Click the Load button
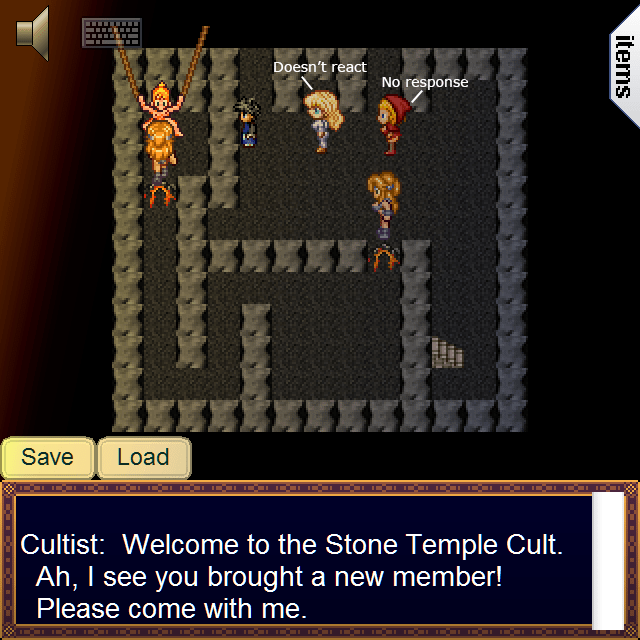 tap(143, 458)
